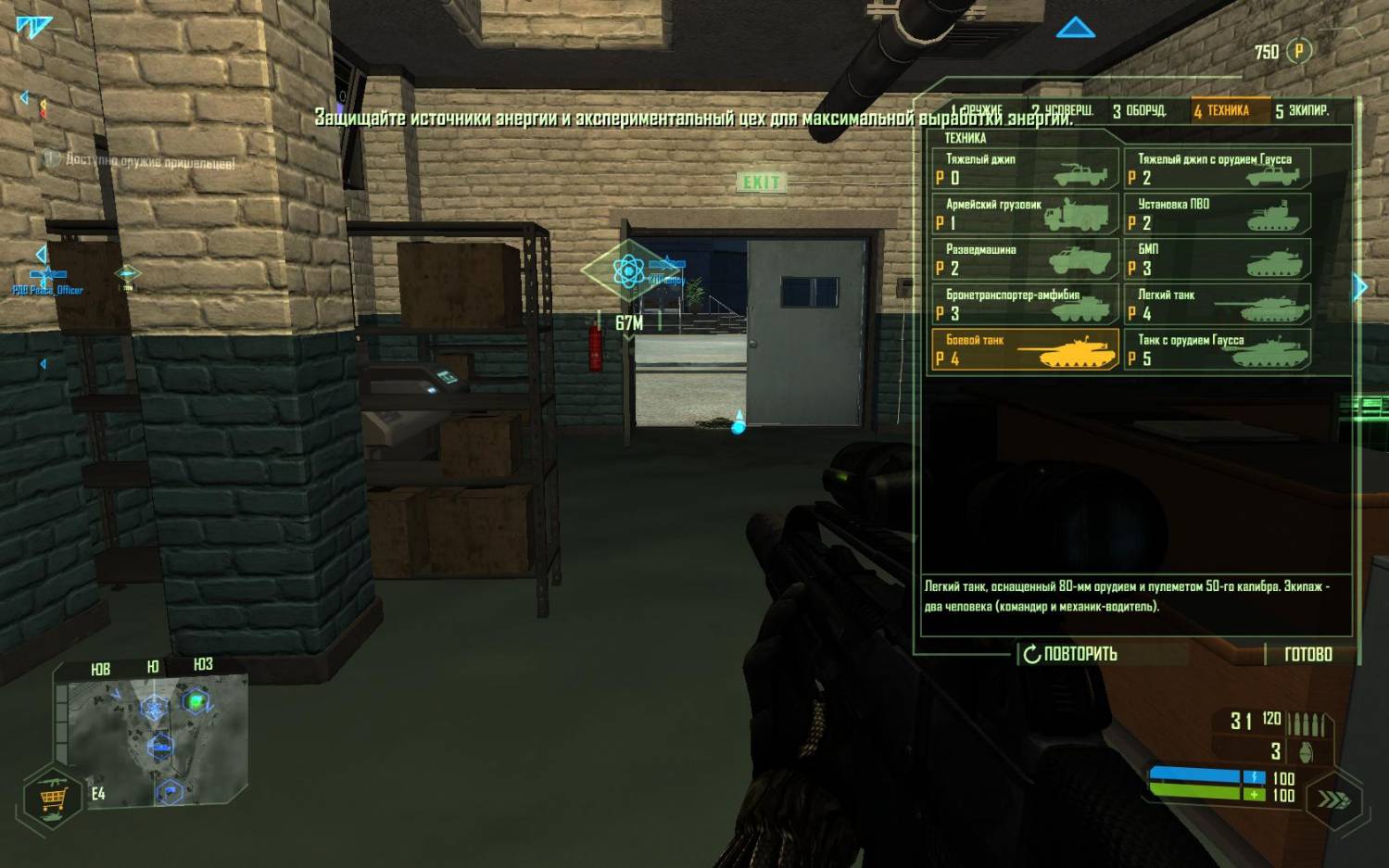Switch to the УСОВЕРШ. tab
Screen dimensions: 1389x868
tap(1062, 111)
